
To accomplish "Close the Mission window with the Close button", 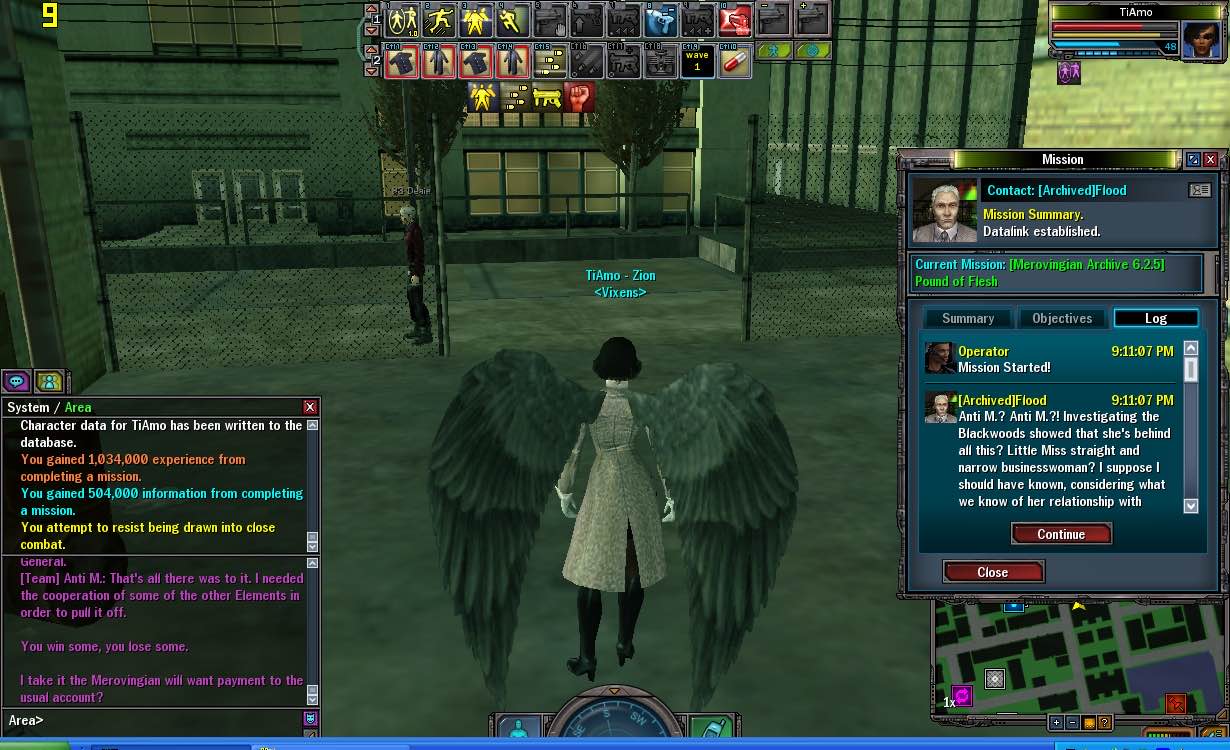I will click(993, 572).
